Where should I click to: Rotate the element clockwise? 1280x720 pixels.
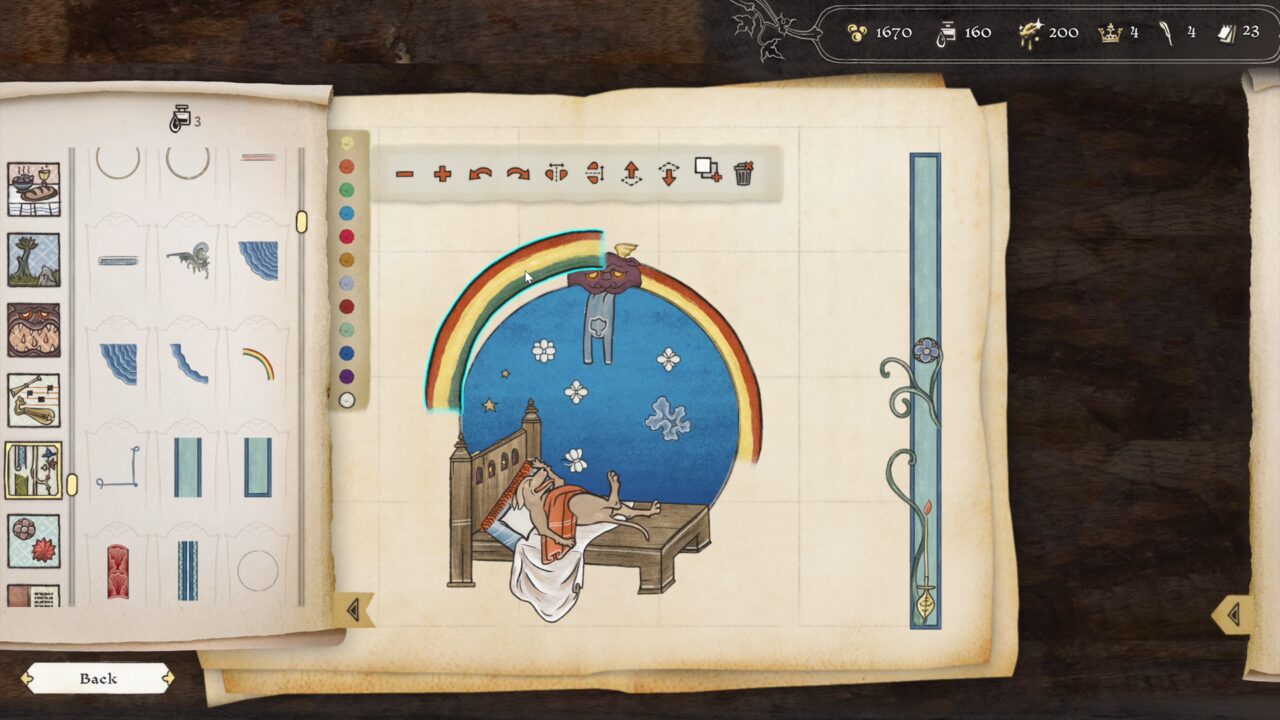[x=517, y=172]
